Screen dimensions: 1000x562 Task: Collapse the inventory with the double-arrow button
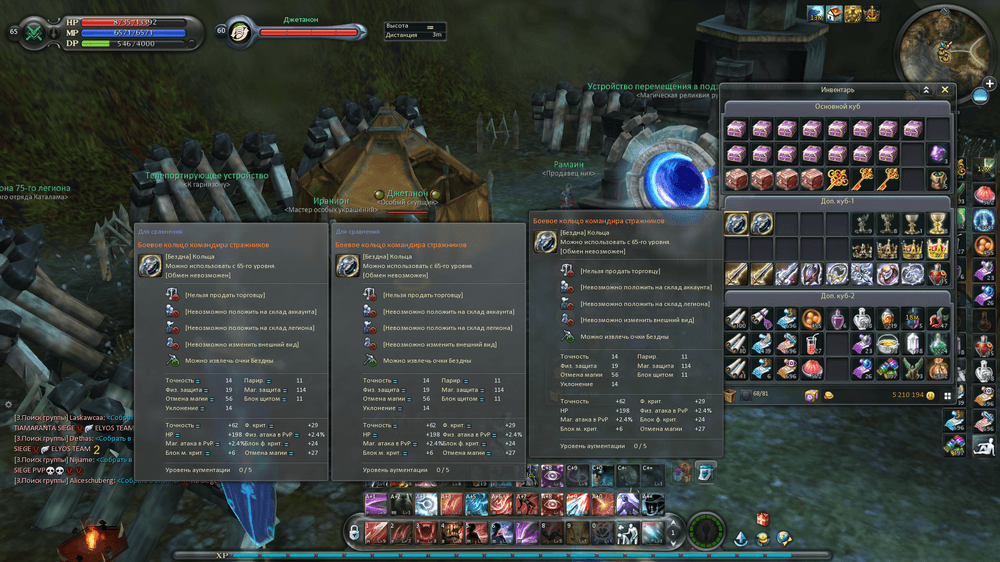tap(927, 90)
